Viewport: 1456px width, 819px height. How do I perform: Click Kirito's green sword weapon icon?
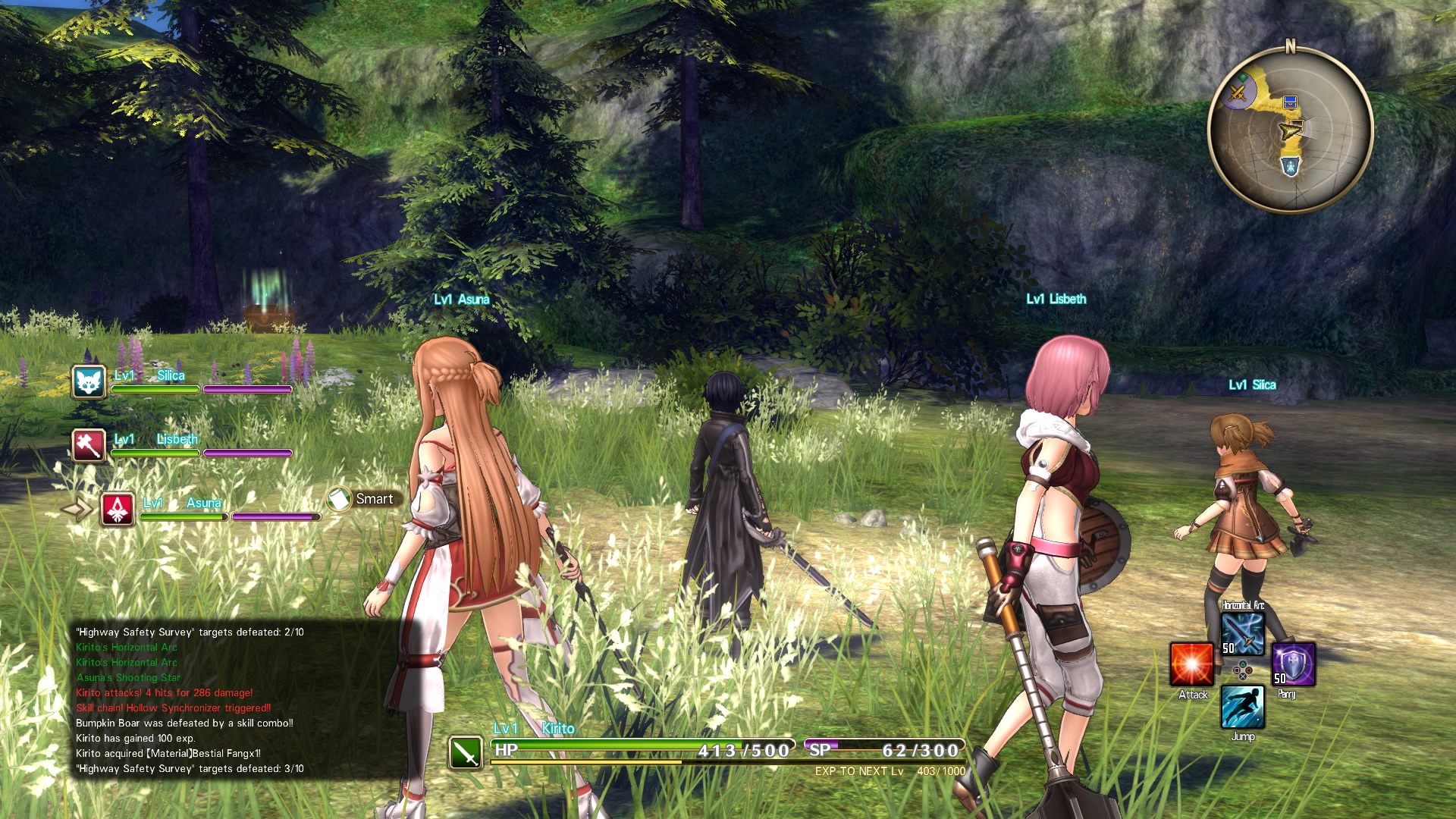pos(466,752)
